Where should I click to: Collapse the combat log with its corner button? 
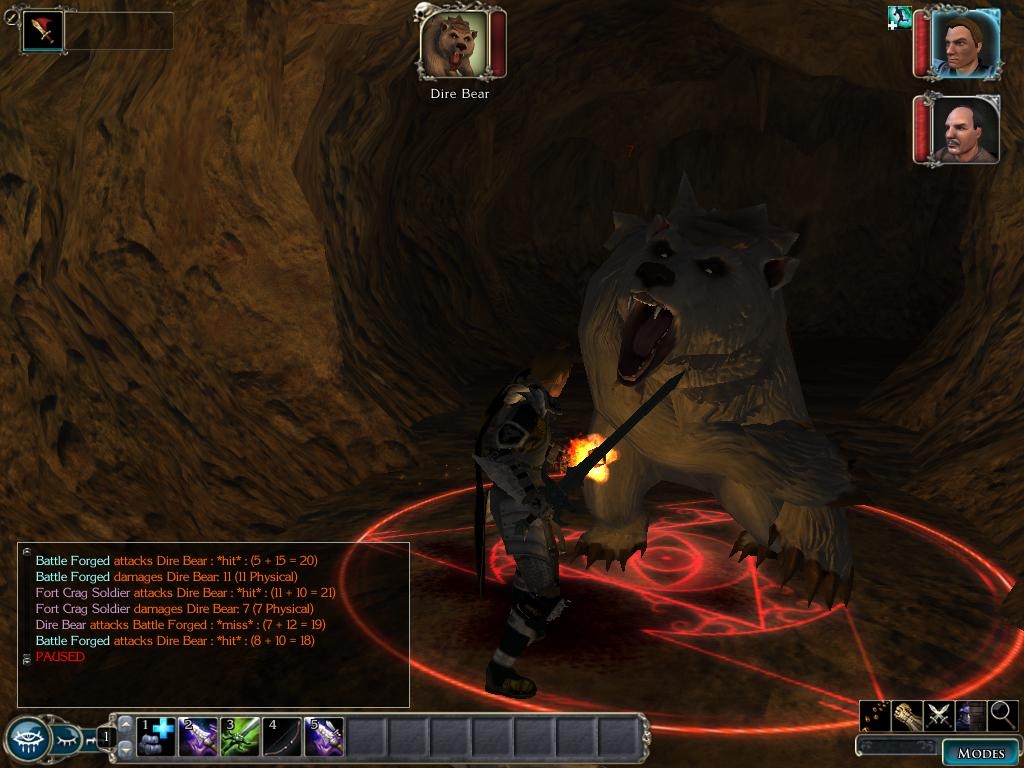tap(27, 550)
